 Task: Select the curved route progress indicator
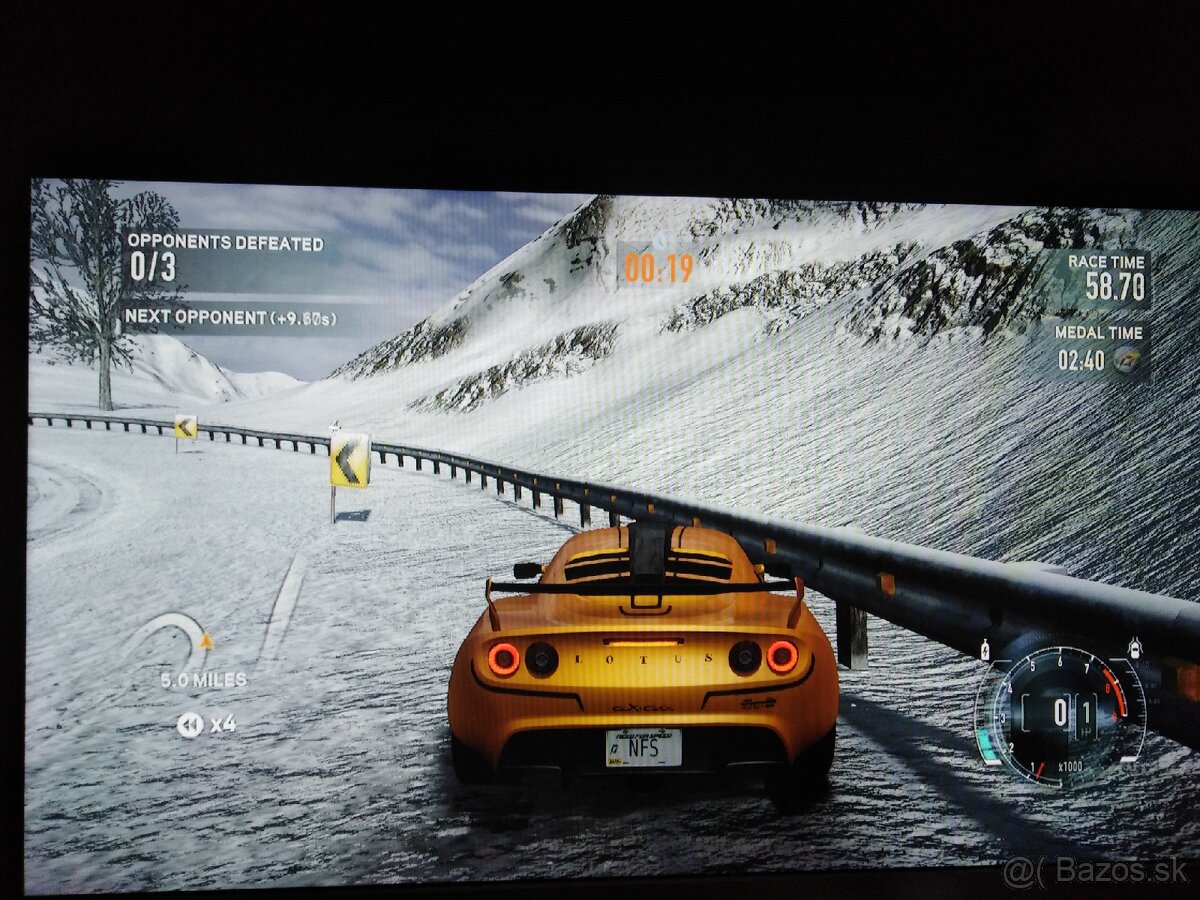click(173, 640)
